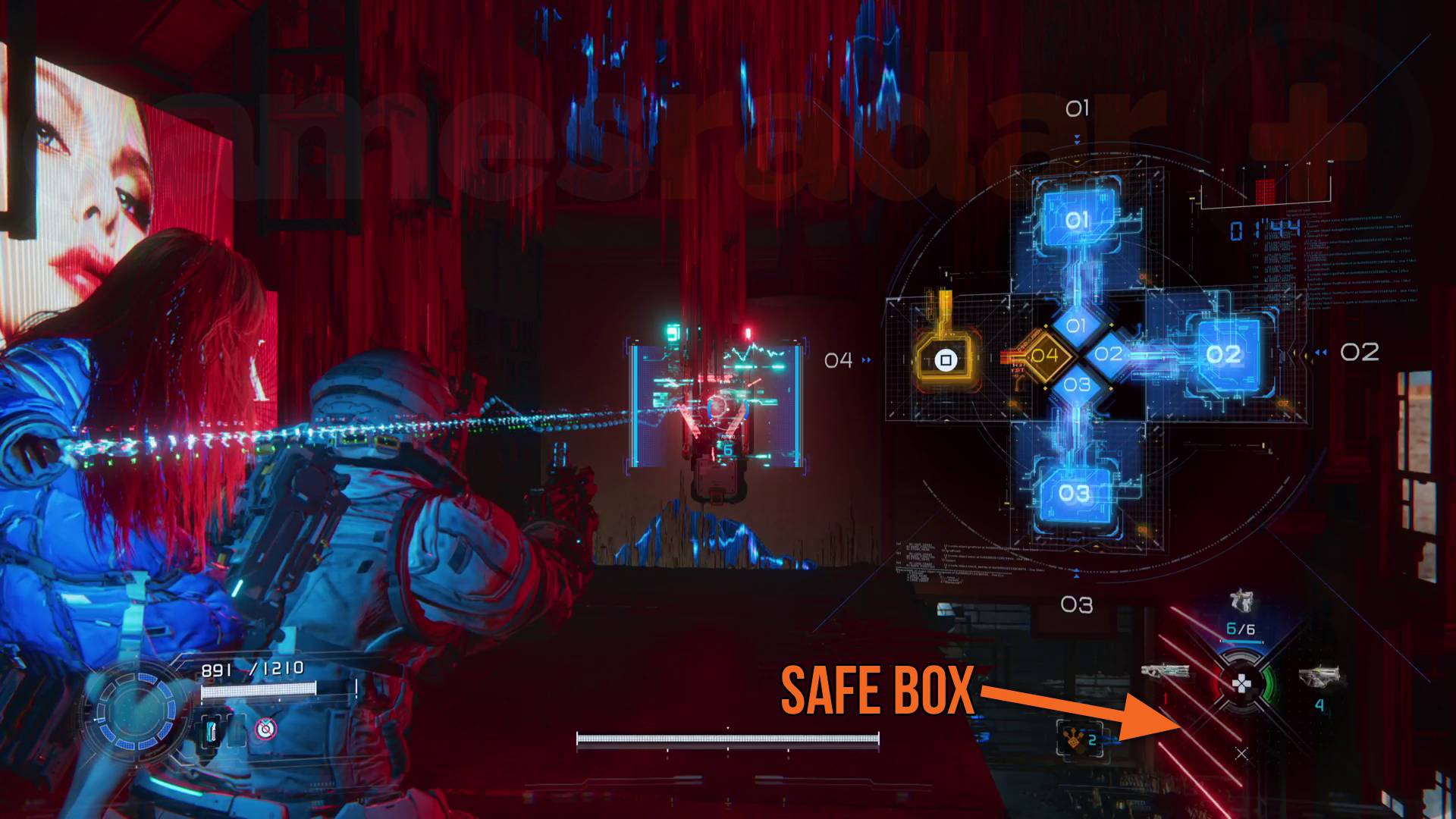Click the crossed-out red target ability icon
This screenshot has height=819, width=1456.
pos(265,728)
